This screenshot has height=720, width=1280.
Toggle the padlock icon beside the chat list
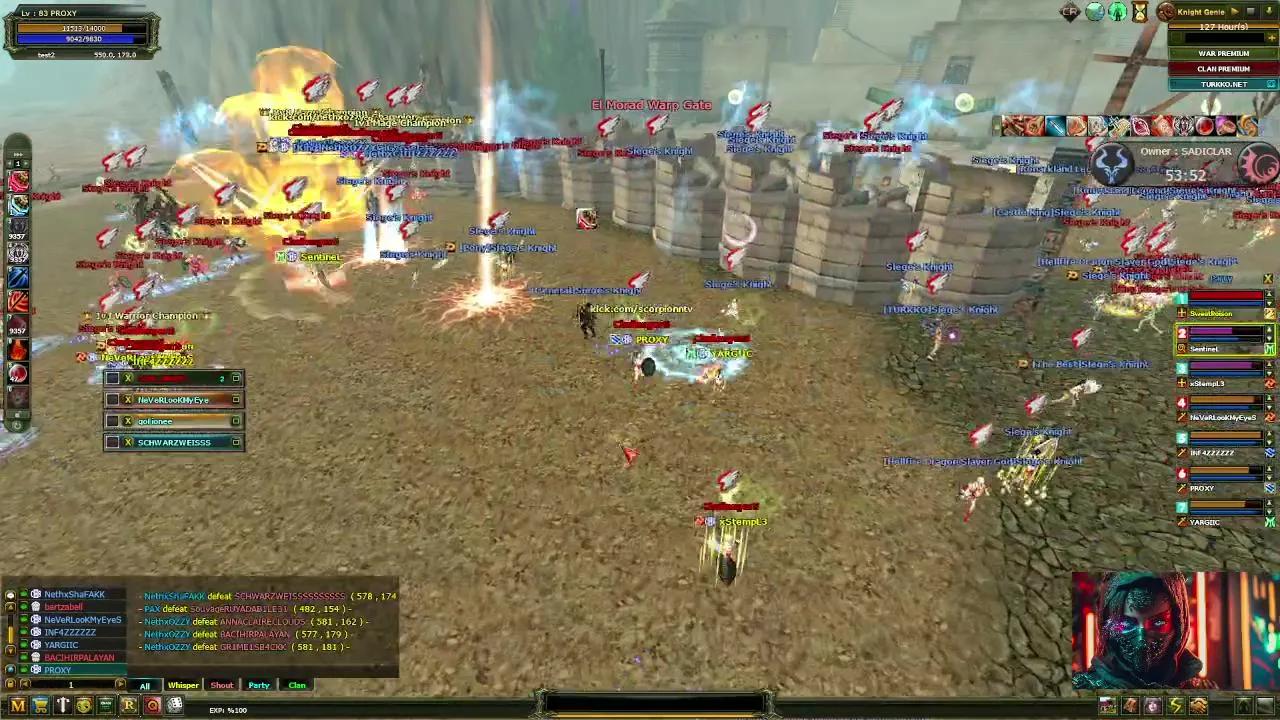10,685
